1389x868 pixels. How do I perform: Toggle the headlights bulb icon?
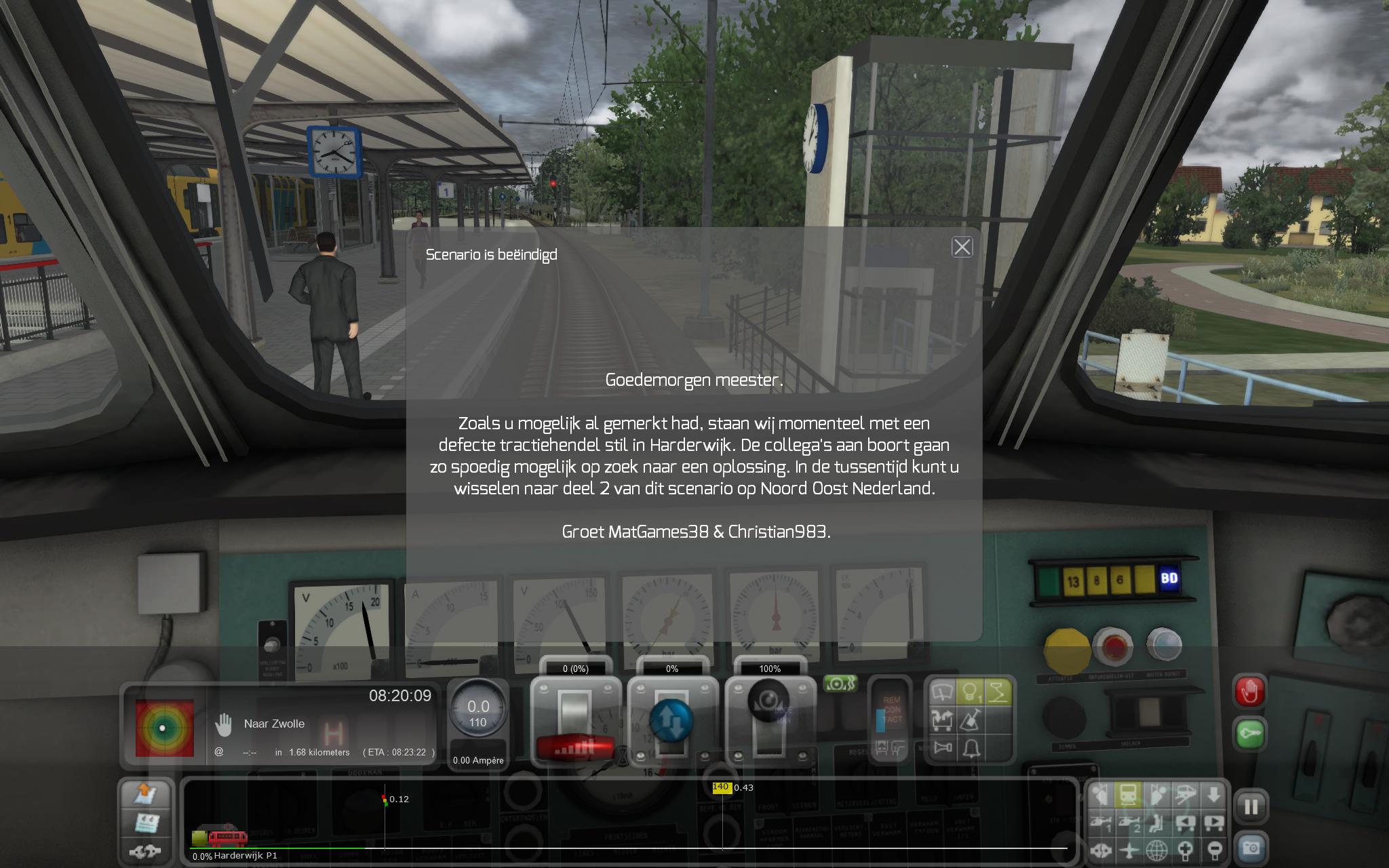pyautogui.click(x=971, y=693)
